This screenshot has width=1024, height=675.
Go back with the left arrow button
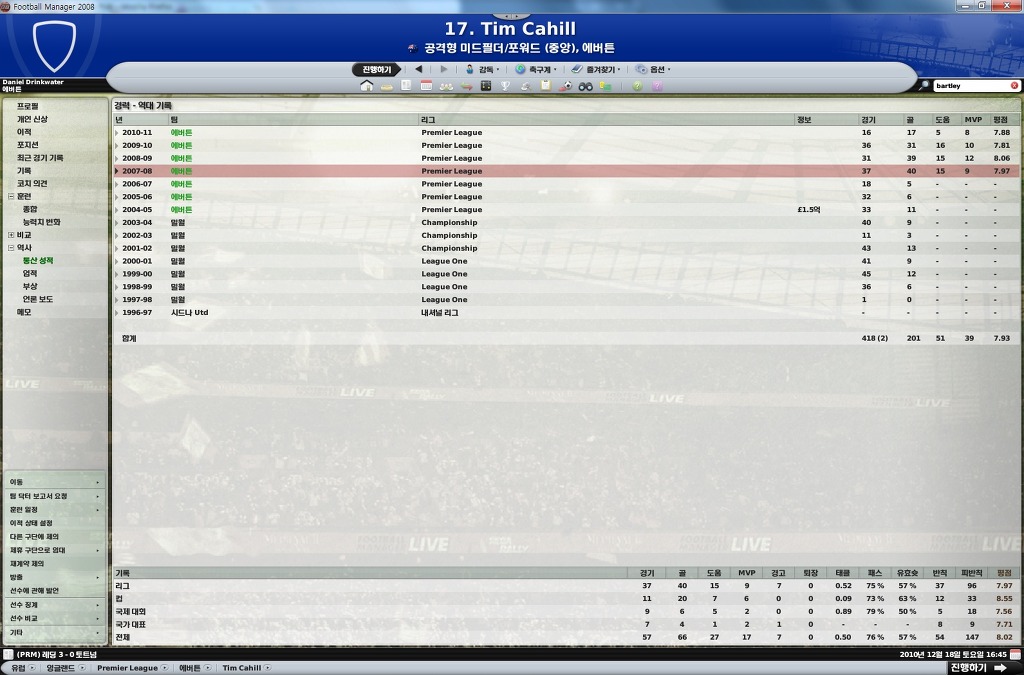point(418,70)
